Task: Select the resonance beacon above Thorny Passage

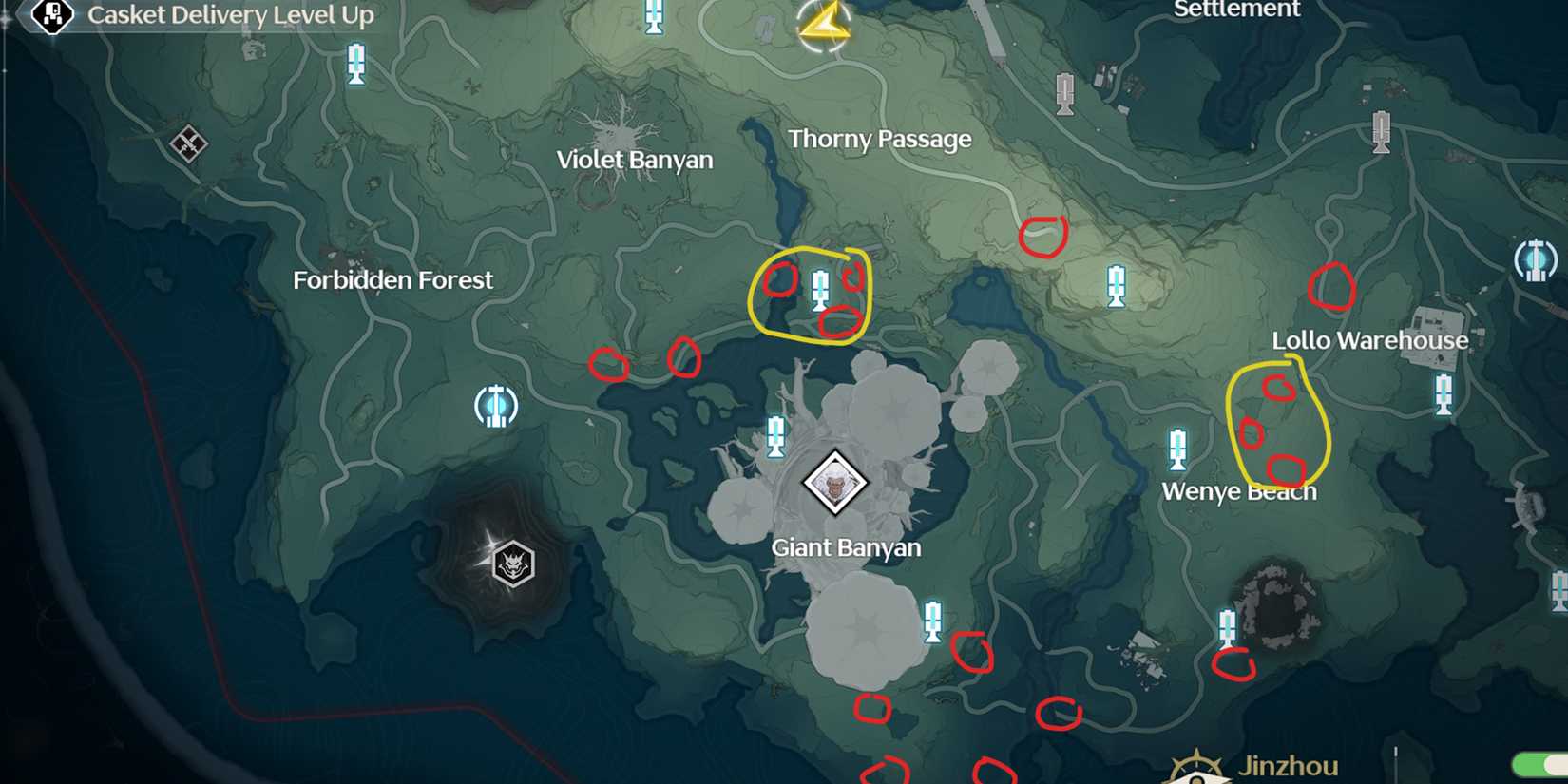Action: [x=654, y=13]
